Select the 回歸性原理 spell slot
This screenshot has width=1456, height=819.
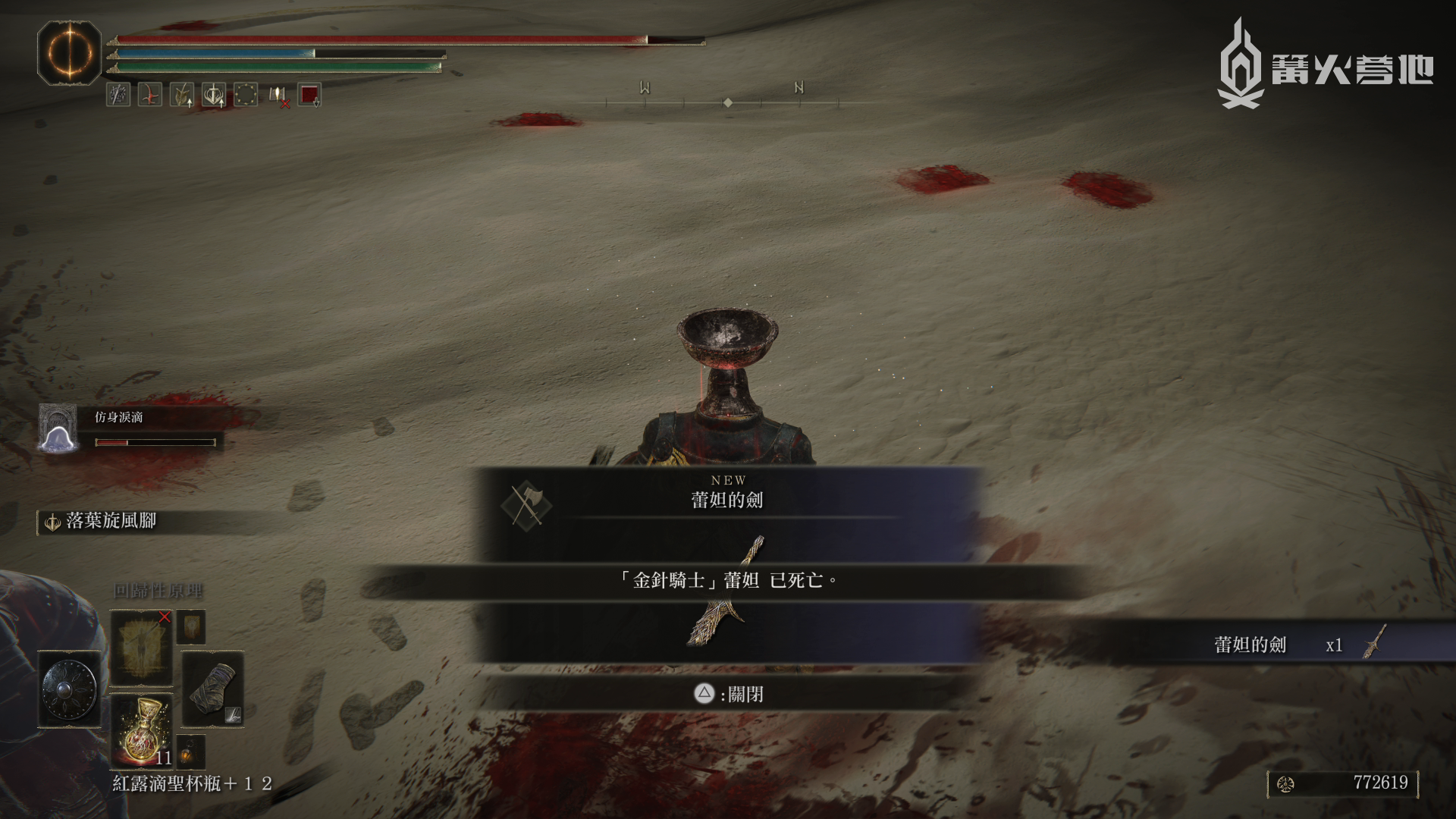(141, 647)
